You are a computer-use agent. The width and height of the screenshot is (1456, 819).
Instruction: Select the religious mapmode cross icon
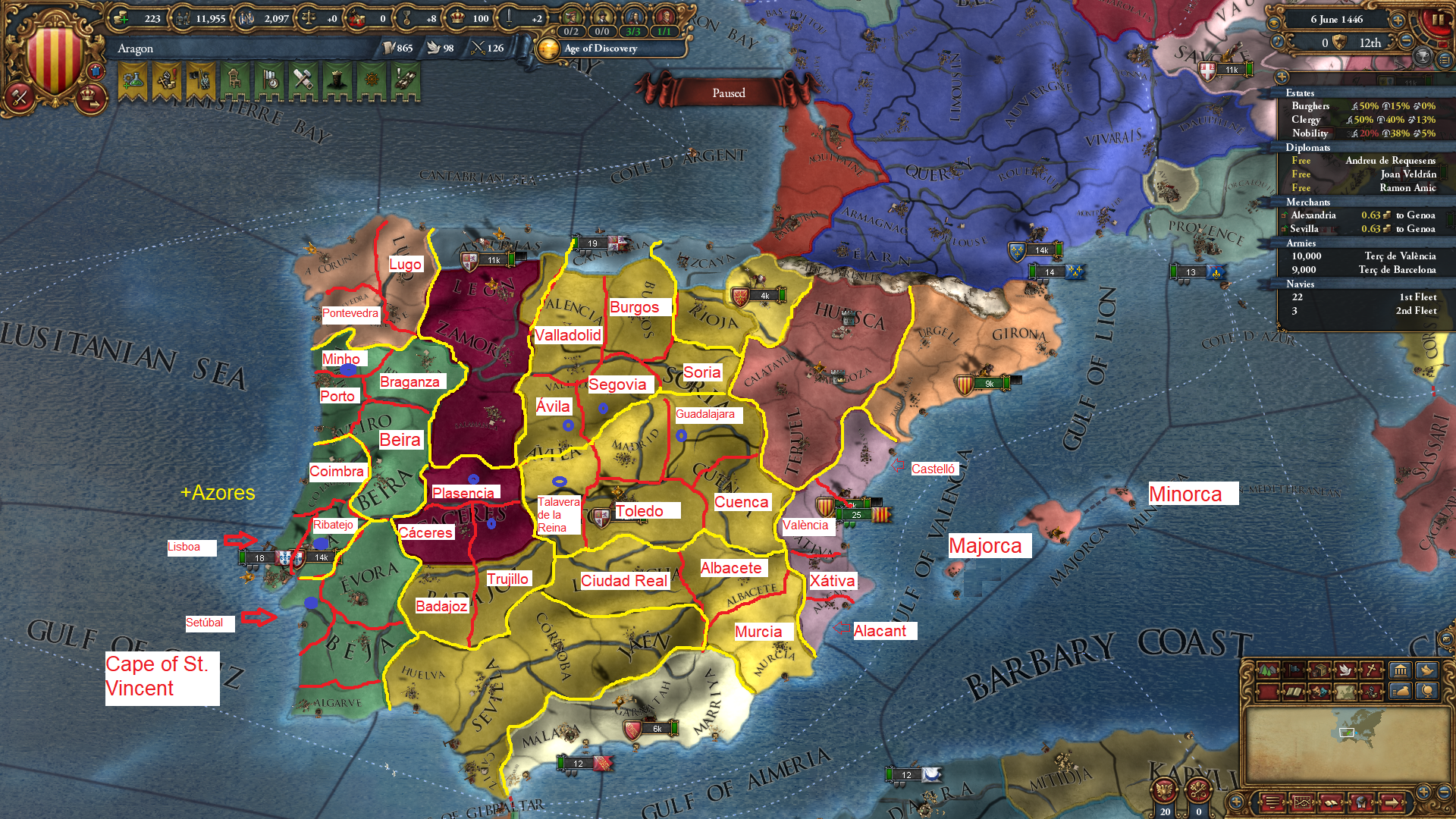click(x=1372, y=670)
